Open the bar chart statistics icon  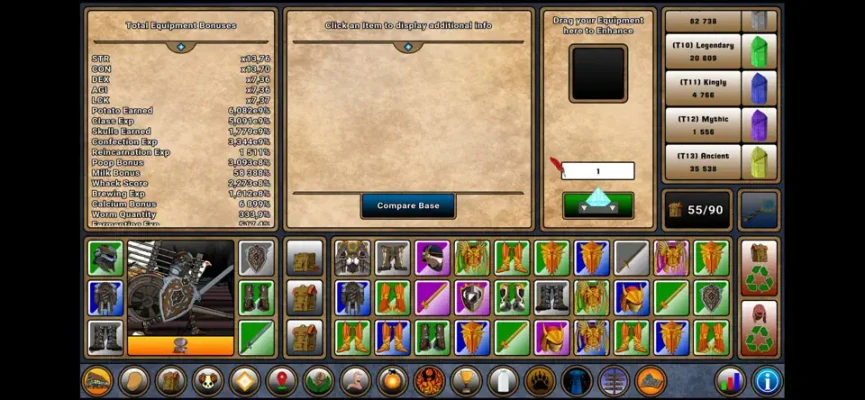730,381
